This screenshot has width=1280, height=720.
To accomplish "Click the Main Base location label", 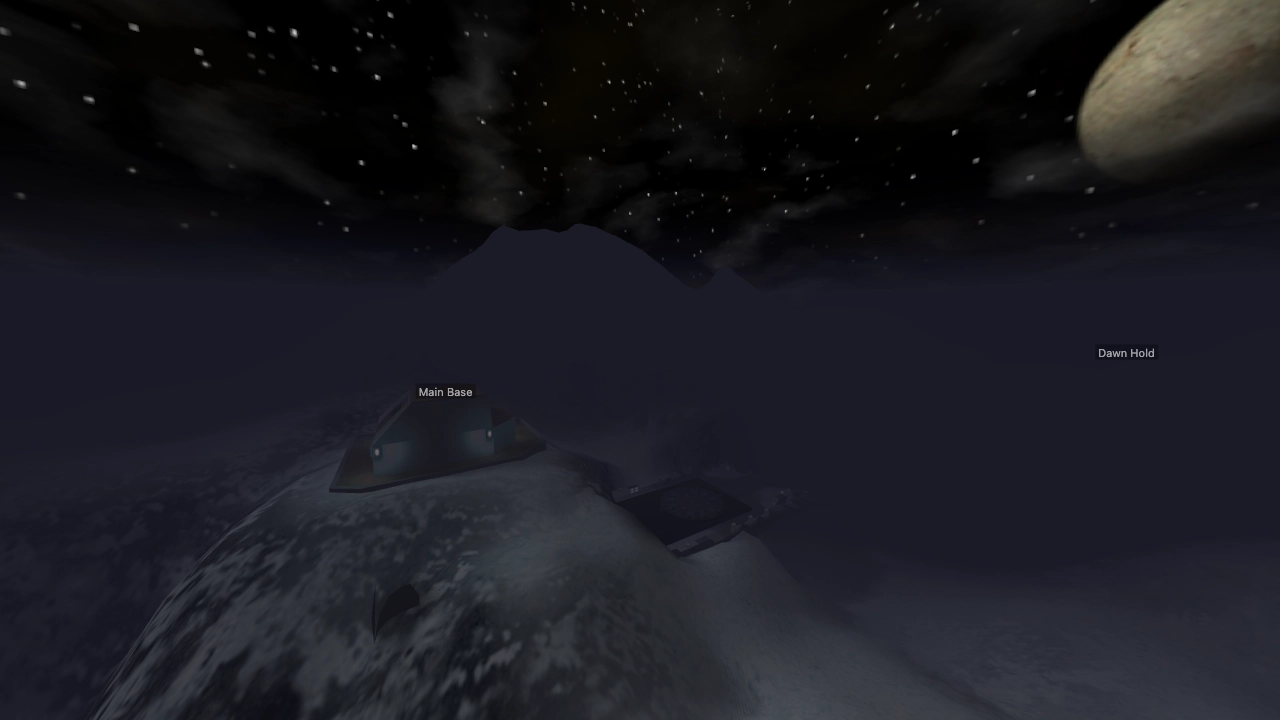I will (x=445, y=392).
